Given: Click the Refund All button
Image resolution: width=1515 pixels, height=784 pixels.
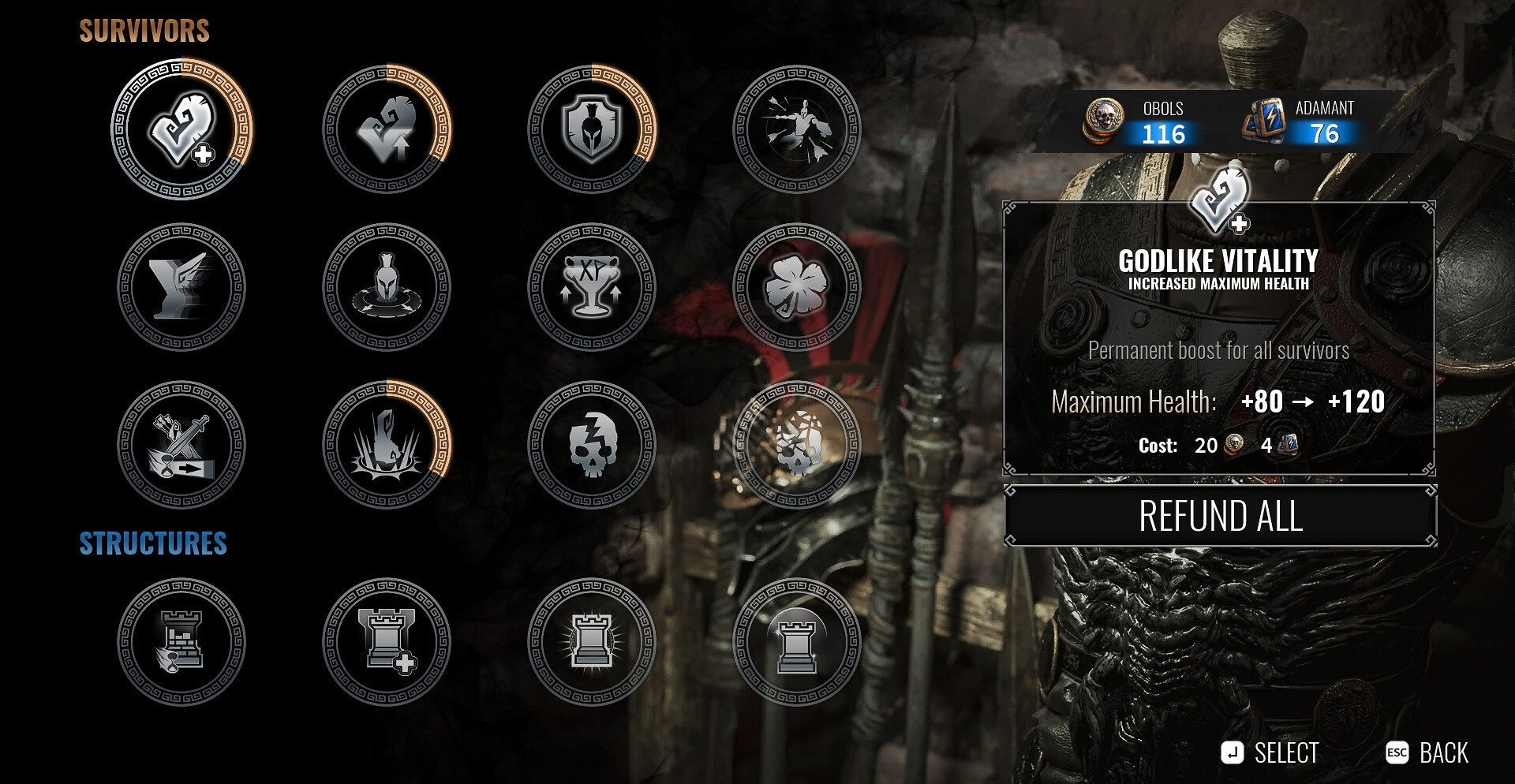Looking at the screenshot, I should pyautogui.click(x=1220, y=517).
